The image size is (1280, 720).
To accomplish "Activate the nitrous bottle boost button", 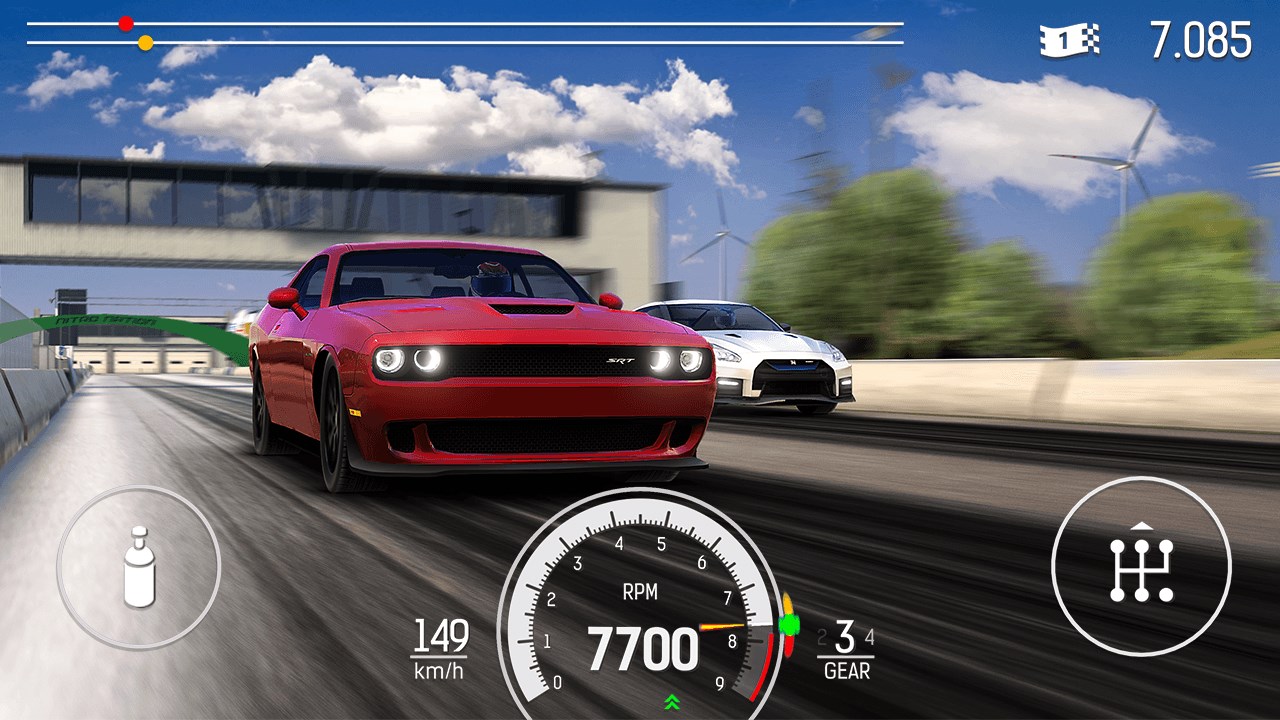I will pos(139,567).
